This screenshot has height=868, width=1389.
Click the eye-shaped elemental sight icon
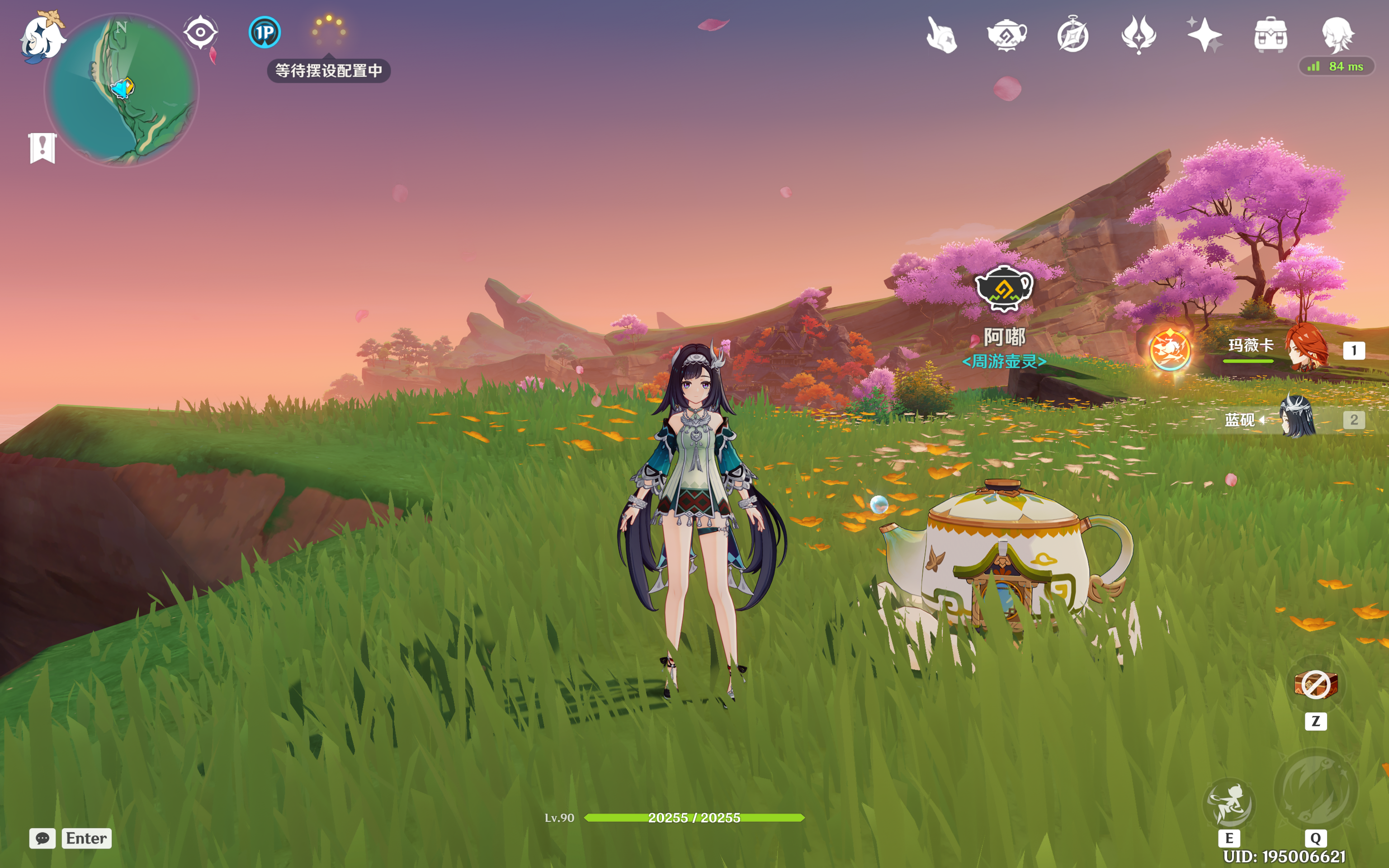point(200,32)
